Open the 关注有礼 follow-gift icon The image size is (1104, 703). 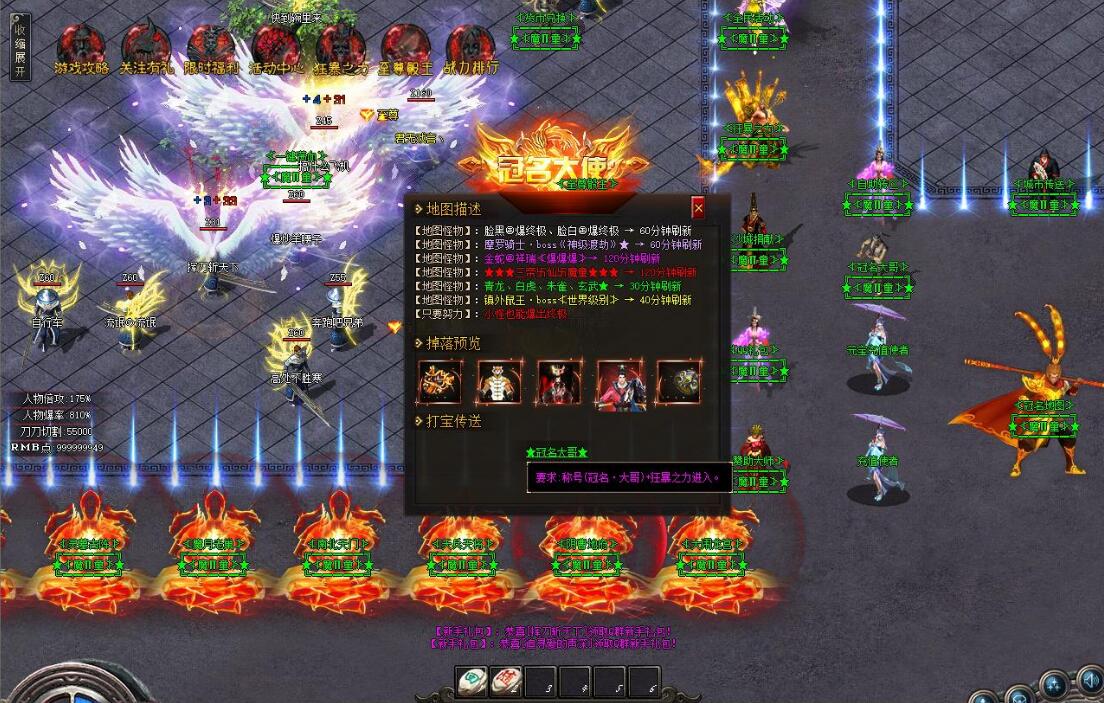146,48
